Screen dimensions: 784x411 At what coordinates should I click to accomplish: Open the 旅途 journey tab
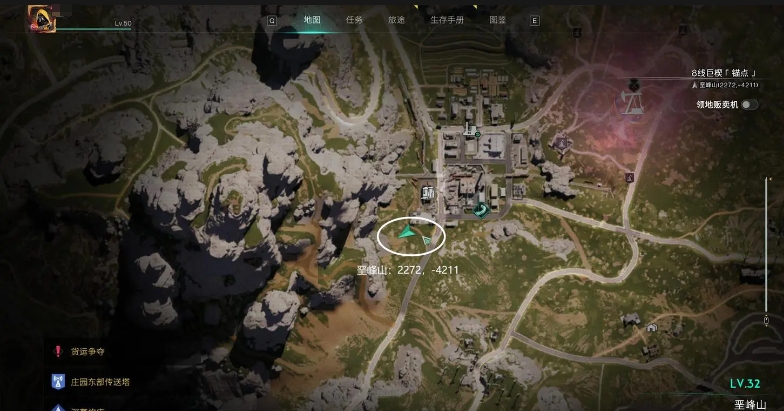click(x=396, y=19)
